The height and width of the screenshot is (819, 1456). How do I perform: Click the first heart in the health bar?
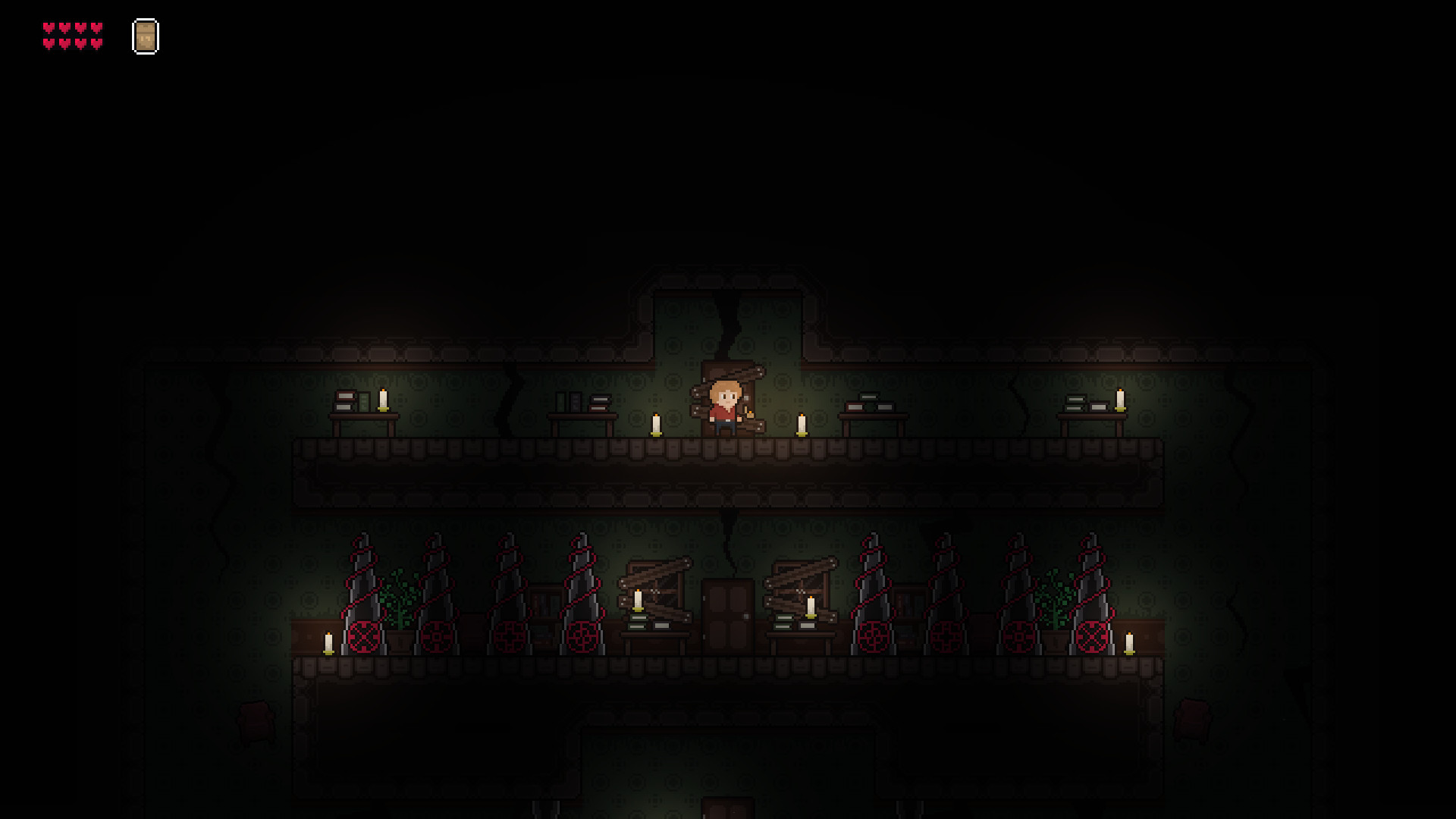(48, 27)
